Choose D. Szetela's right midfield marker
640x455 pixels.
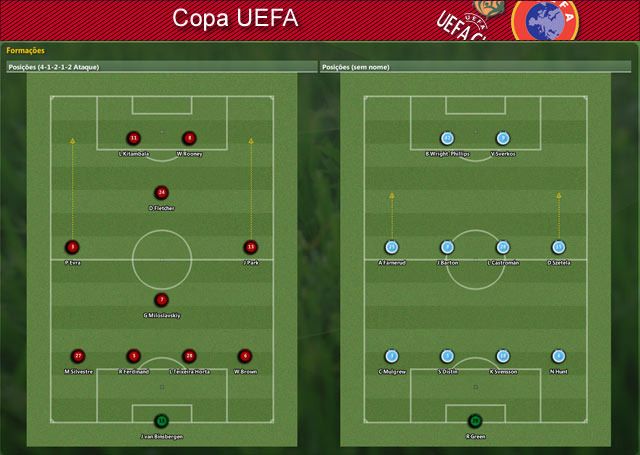click(558, 246)
